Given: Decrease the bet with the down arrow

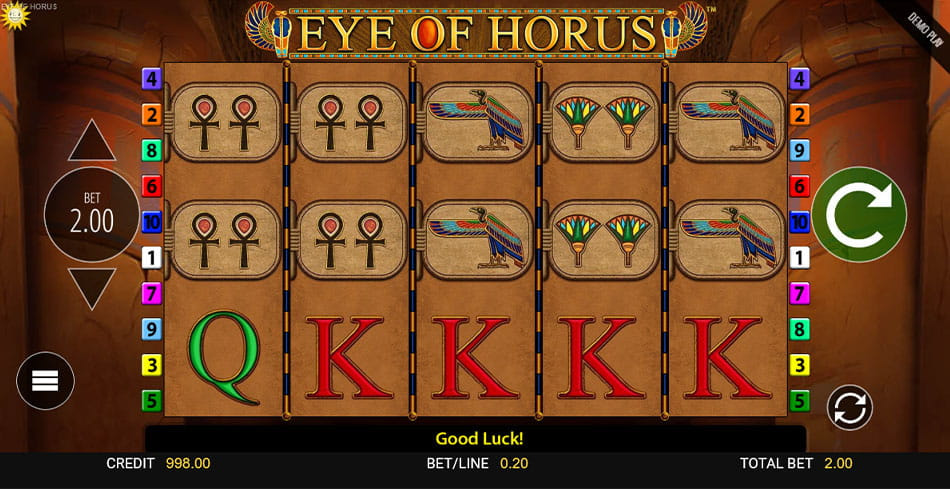Looking at the screenshot, I should 92,287.
